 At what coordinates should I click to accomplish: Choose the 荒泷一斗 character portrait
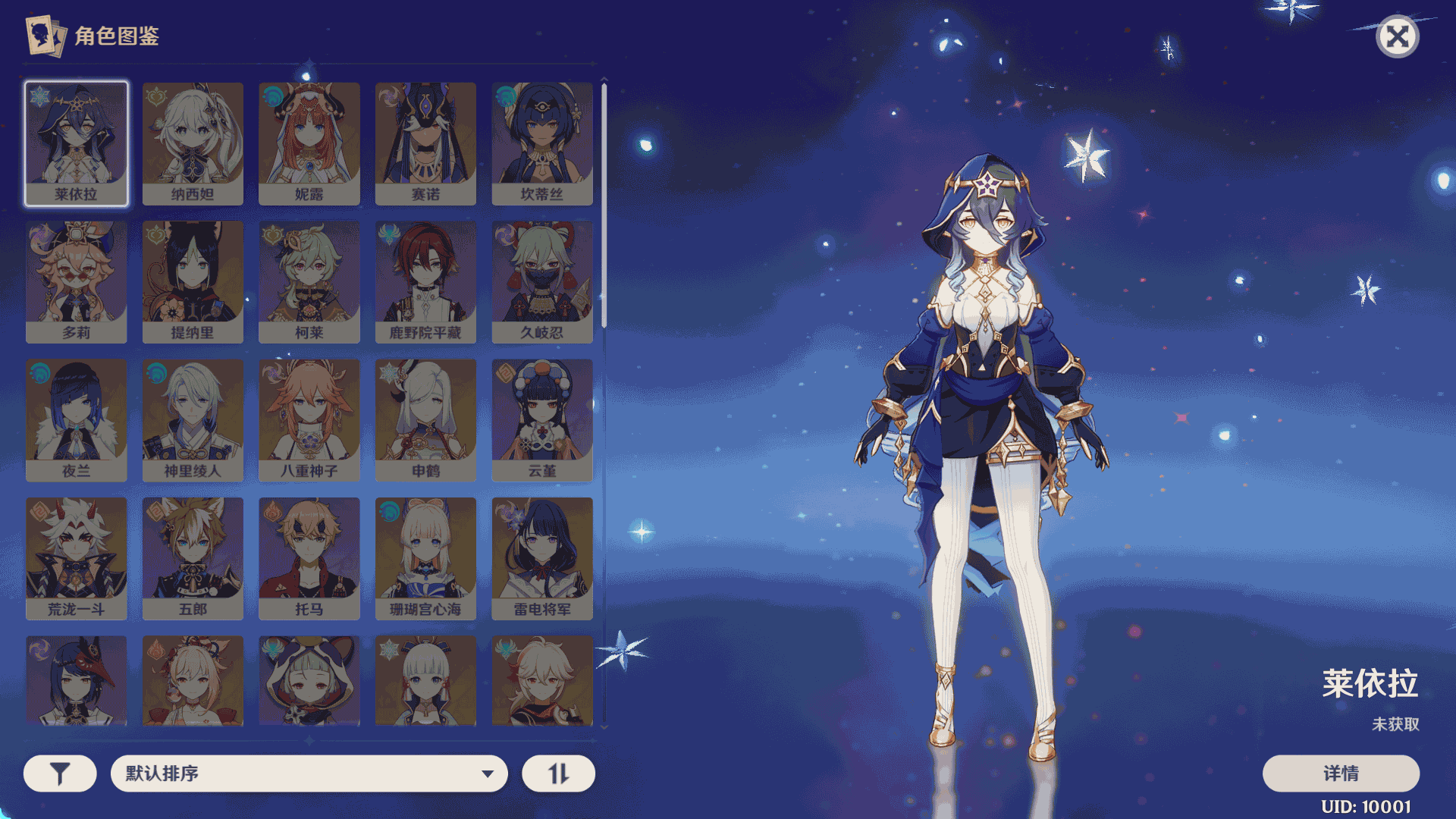click(76, 558)
